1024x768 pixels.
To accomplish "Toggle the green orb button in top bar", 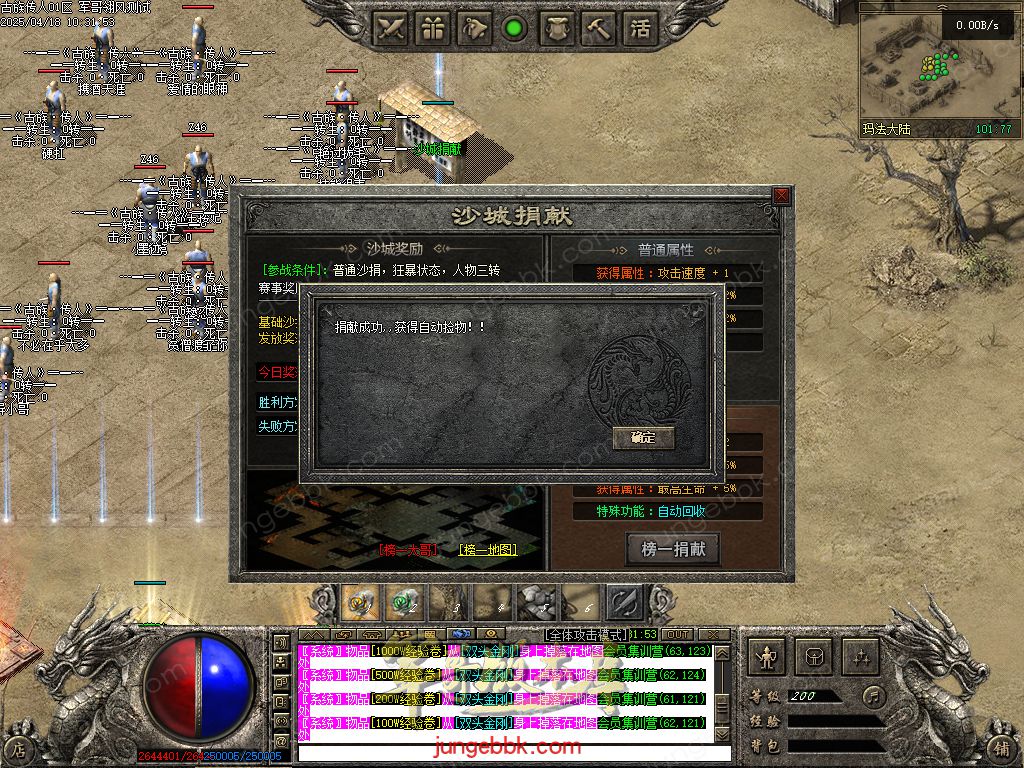I will (x=515, y=29).
